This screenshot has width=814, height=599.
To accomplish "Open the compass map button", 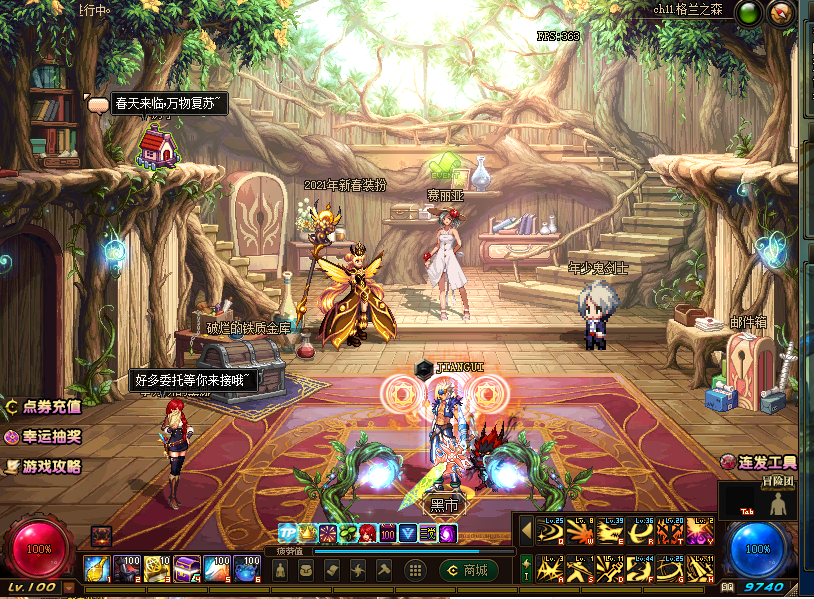I will pos(782,13).
